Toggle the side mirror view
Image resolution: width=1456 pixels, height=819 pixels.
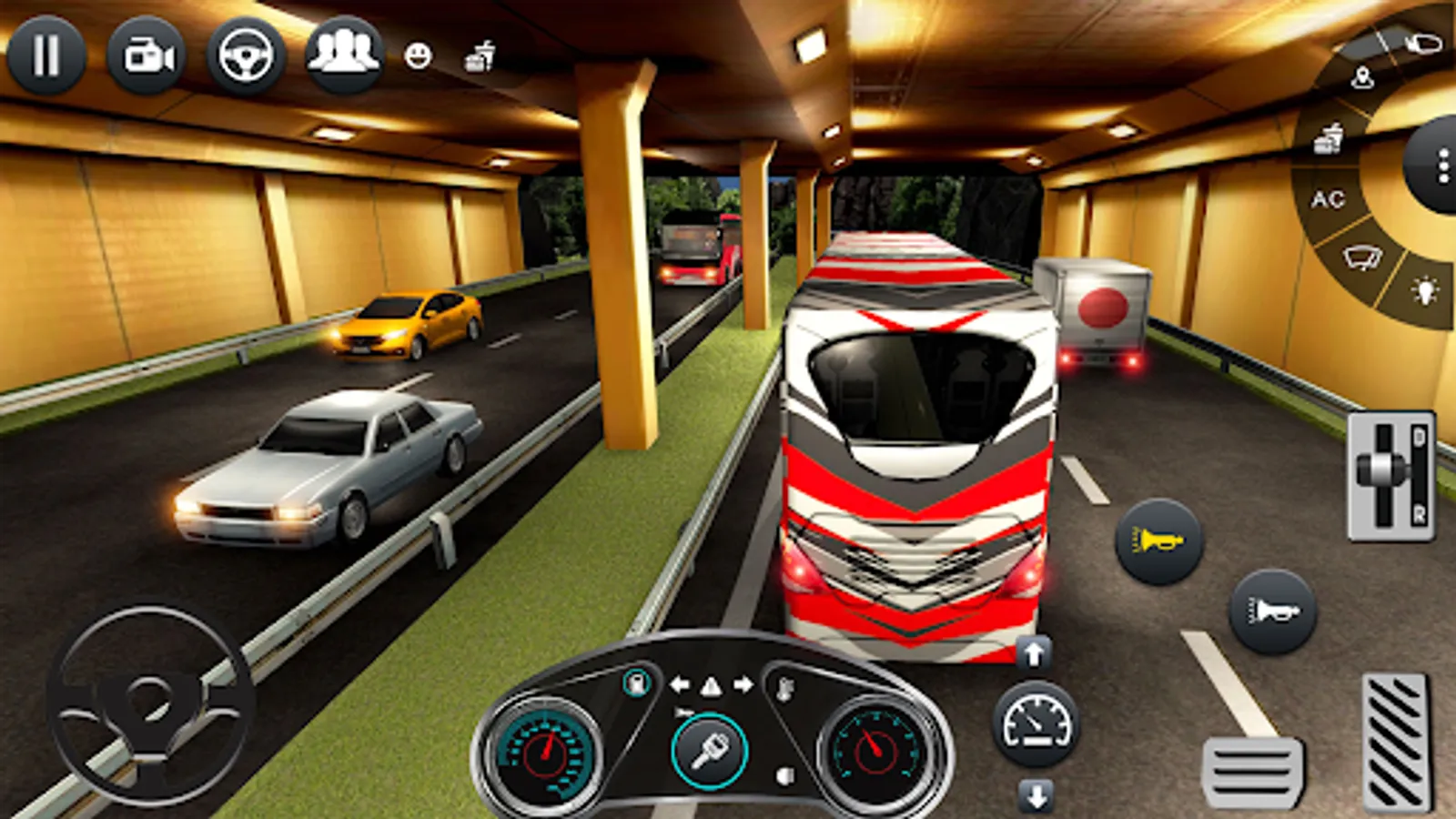point(1422,42)
